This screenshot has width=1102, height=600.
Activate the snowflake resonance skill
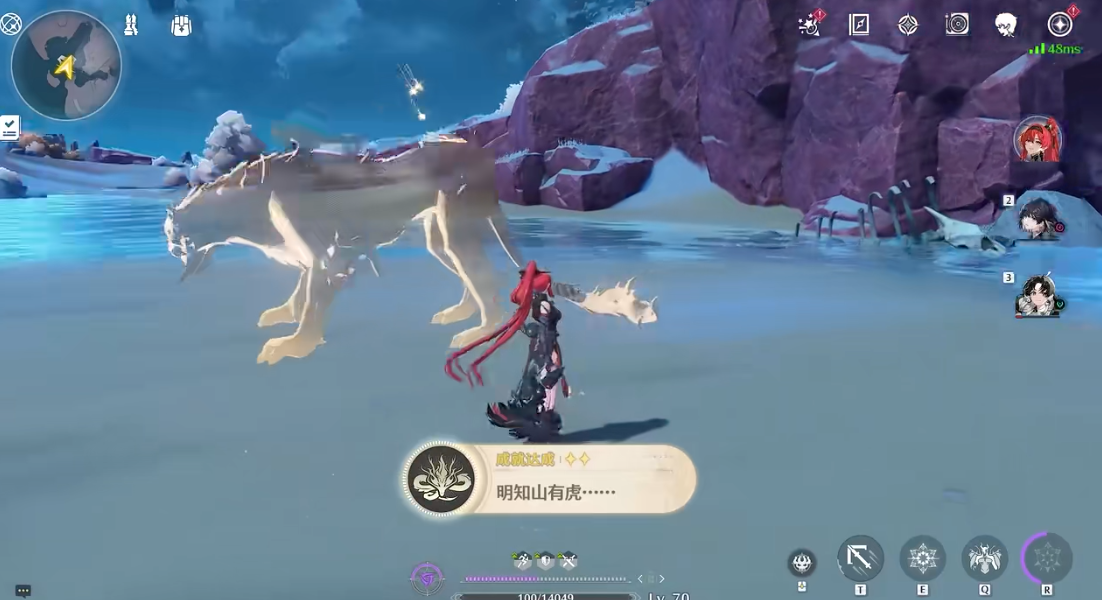[x=922, y=558]
